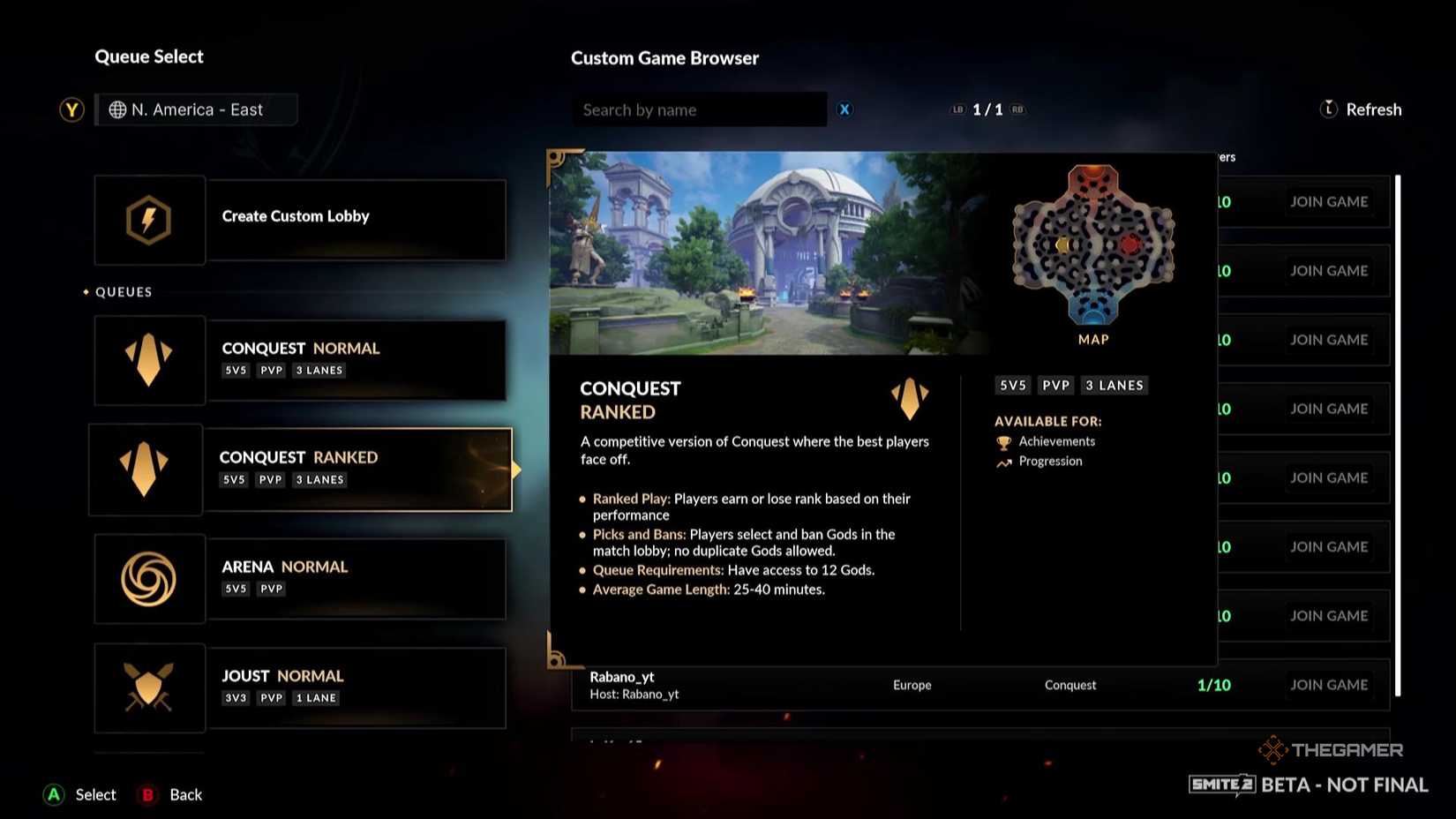Toggle the 5V5 filter tag
The width and height of the screenshot is (1456, 819).
click(x=1012, y=385)
